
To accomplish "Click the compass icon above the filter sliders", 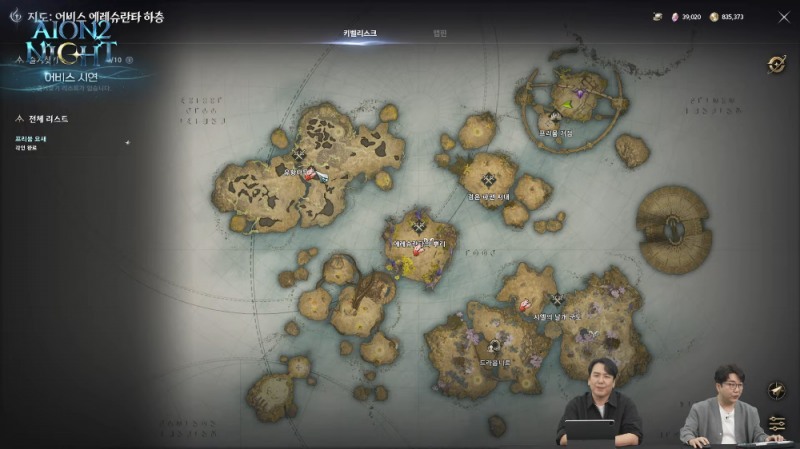I will click(777, 390).
